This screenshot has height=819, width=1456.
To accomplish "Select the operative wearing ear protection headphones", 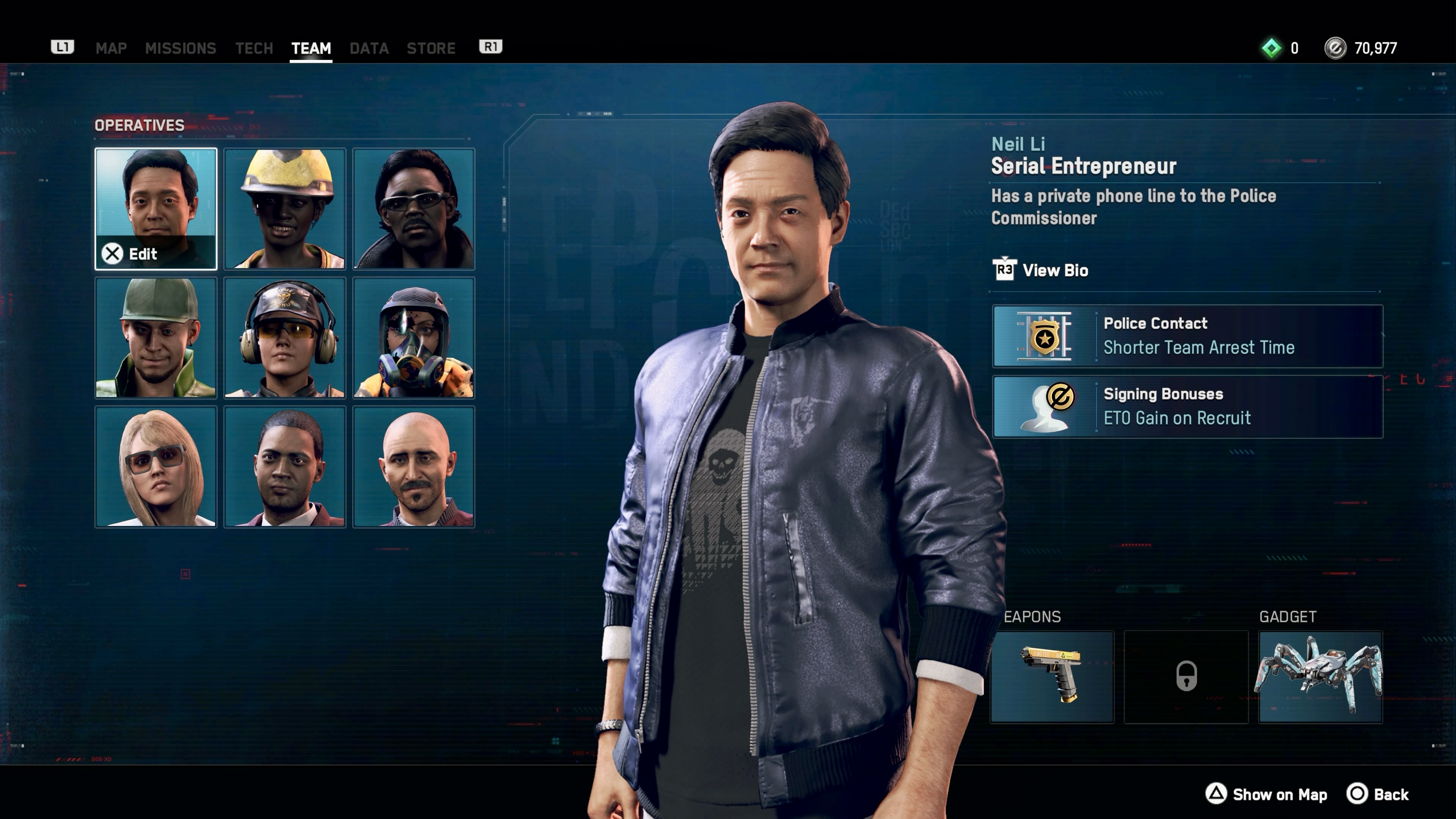I will [284, 337].
